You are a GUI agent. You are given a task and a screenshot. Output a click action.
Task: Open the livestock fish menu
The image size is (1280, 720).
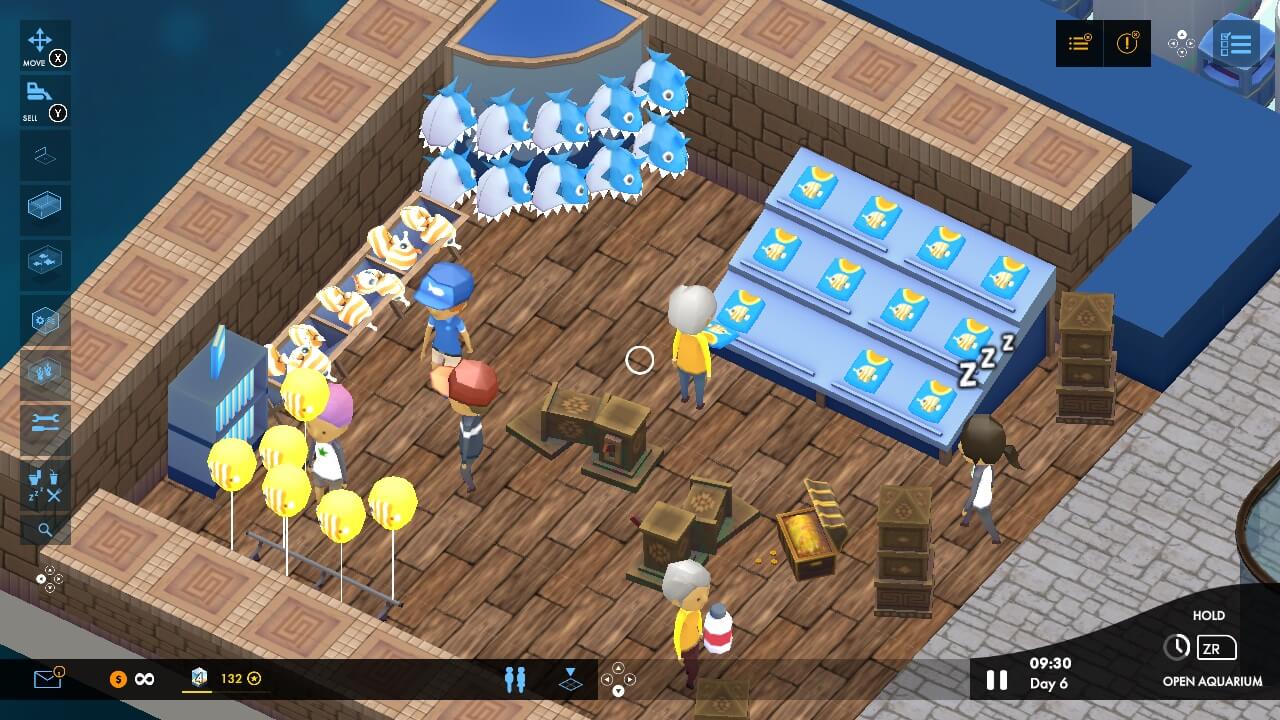(x=44, y=262)
